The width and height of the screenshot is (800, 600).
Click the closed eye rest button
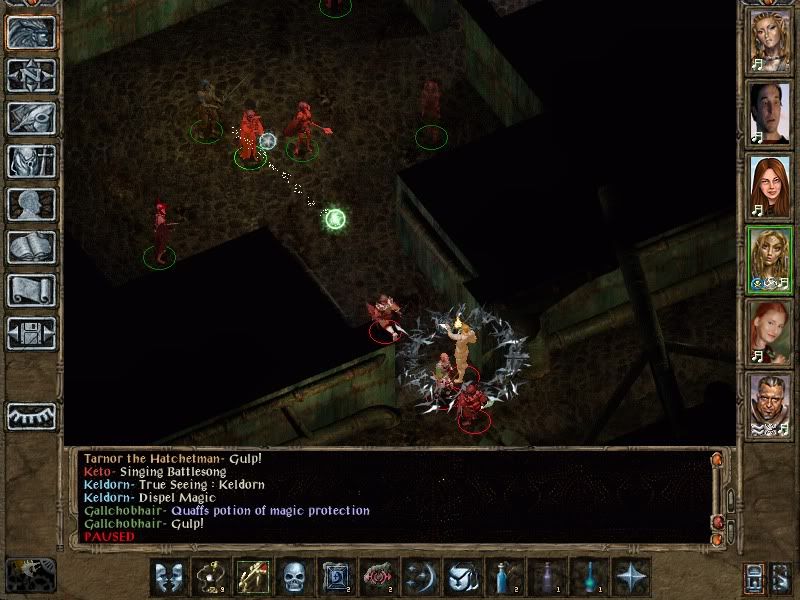(31, 416)
